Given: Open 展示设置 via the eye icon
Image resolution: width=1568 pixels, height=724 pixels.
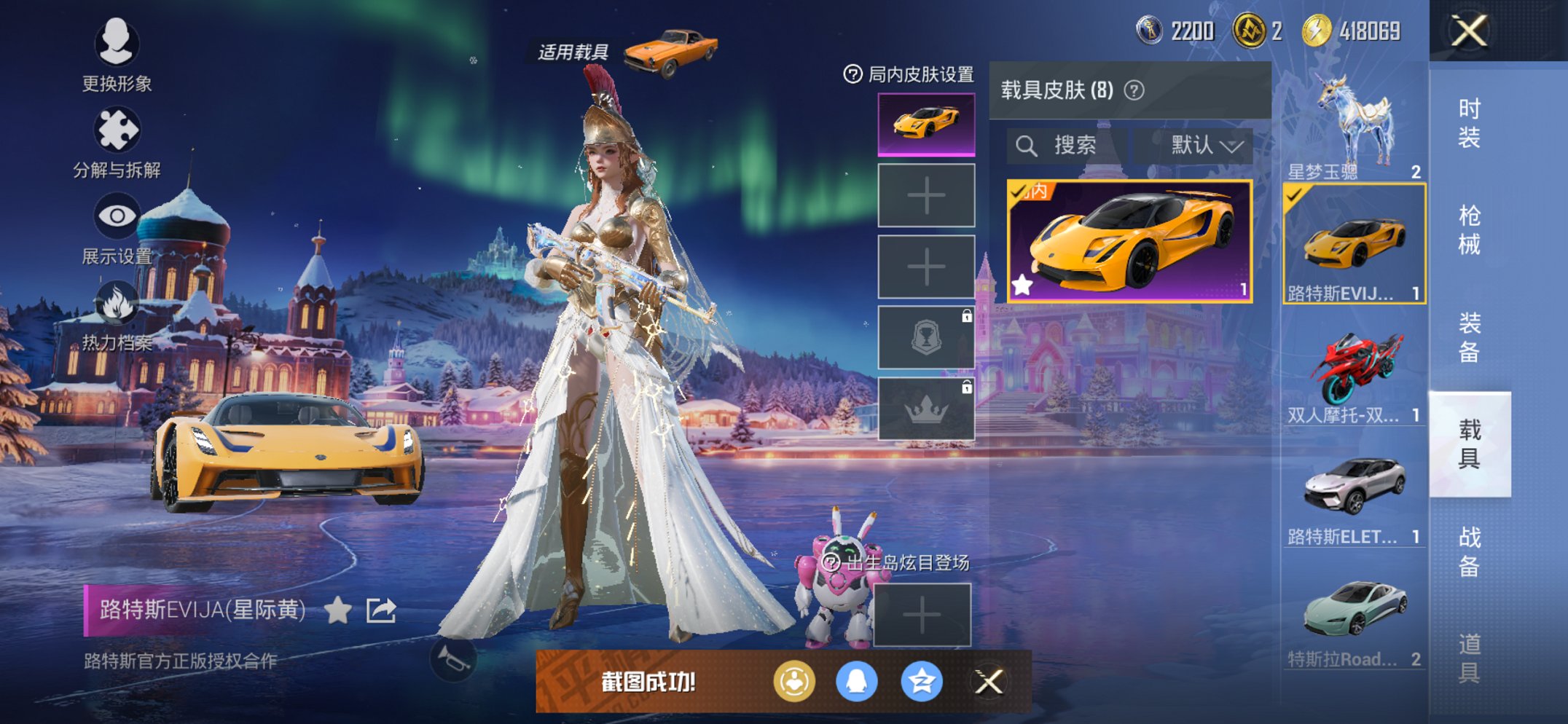Looking at the screenshot, I should pos(119,216).
